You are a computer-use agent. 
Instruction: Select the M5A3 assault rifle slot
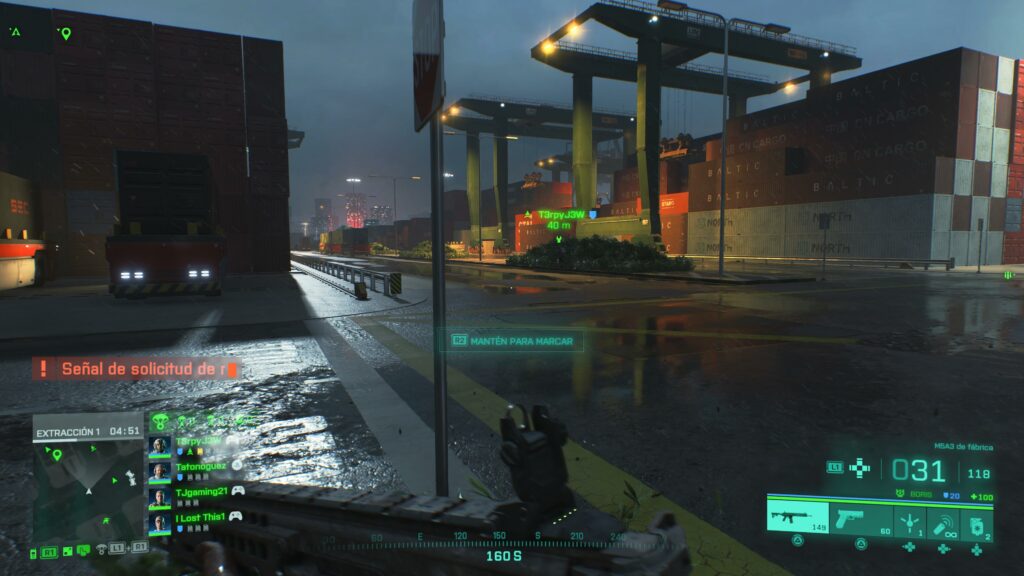[798, 517]
